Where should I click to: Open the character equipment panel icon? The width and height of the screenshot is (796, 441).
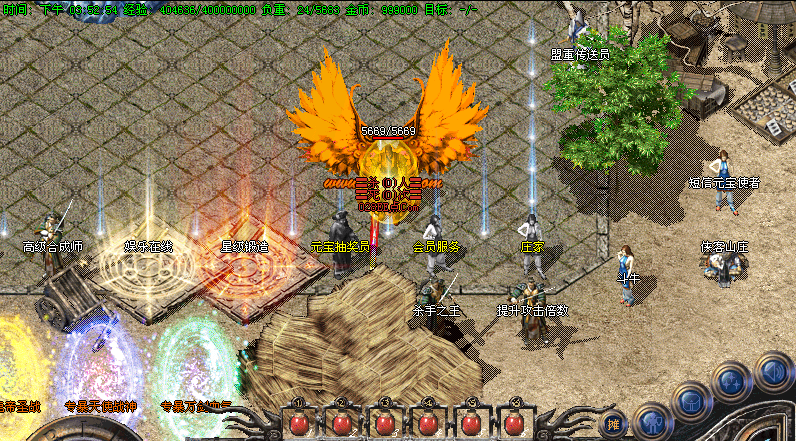tap(652, 422)
